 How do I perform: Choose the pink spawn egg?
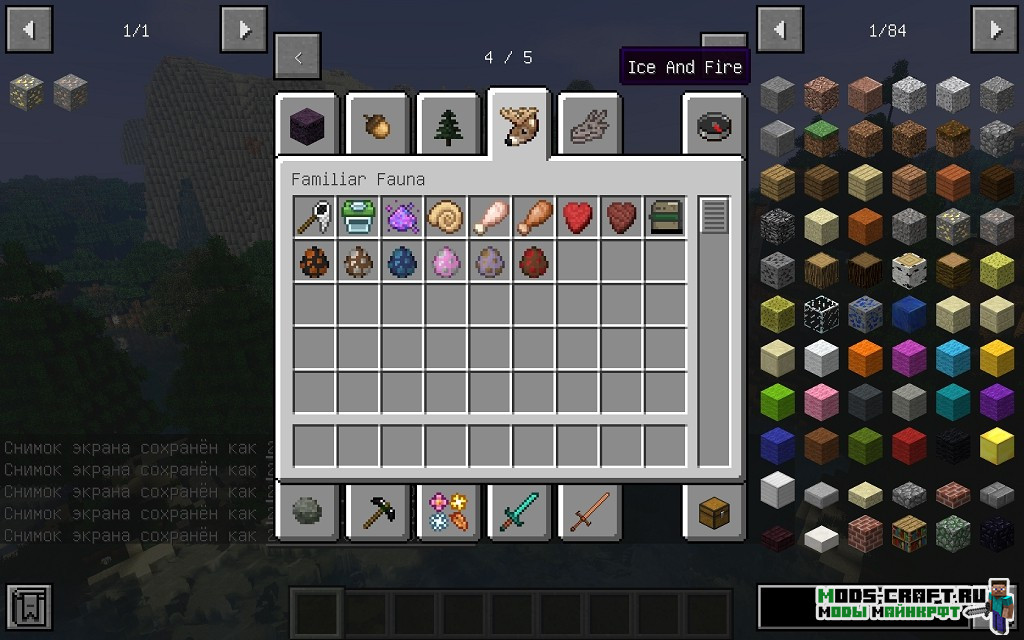tap(446, 261)
